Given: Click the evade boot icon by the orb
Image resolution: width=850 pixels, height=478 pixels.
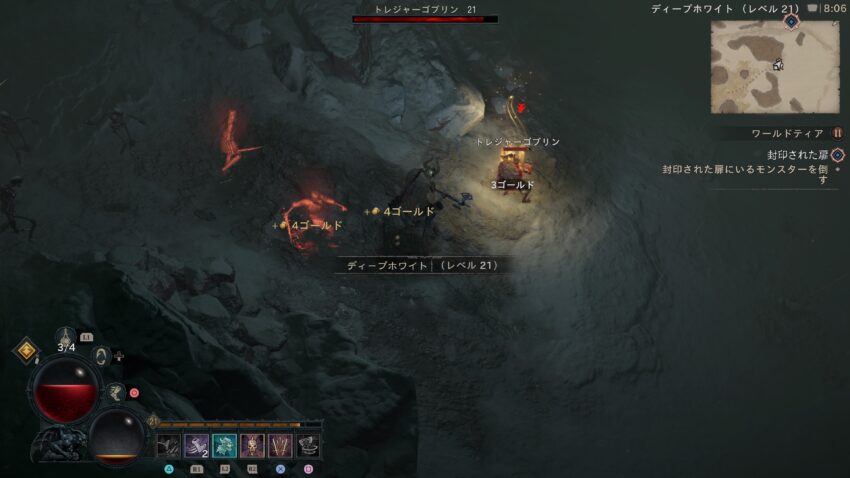Looking at the screenshot, I should pos(116,393).
